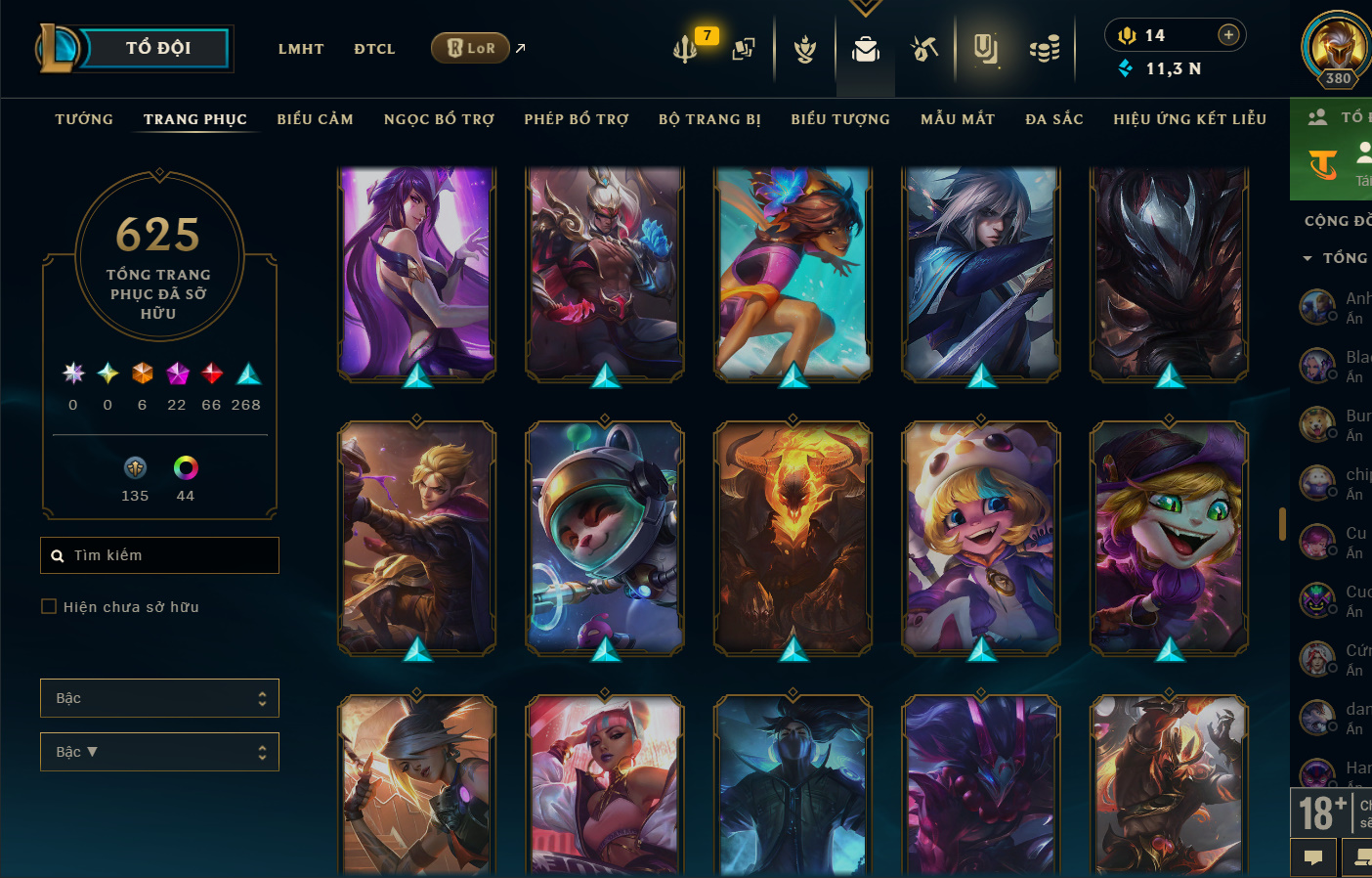Viewport: 1372px width, 878px height.
Task: View the HIỆU ỨNG KẾT LIỄU tab
Action: click(1189, 119)
